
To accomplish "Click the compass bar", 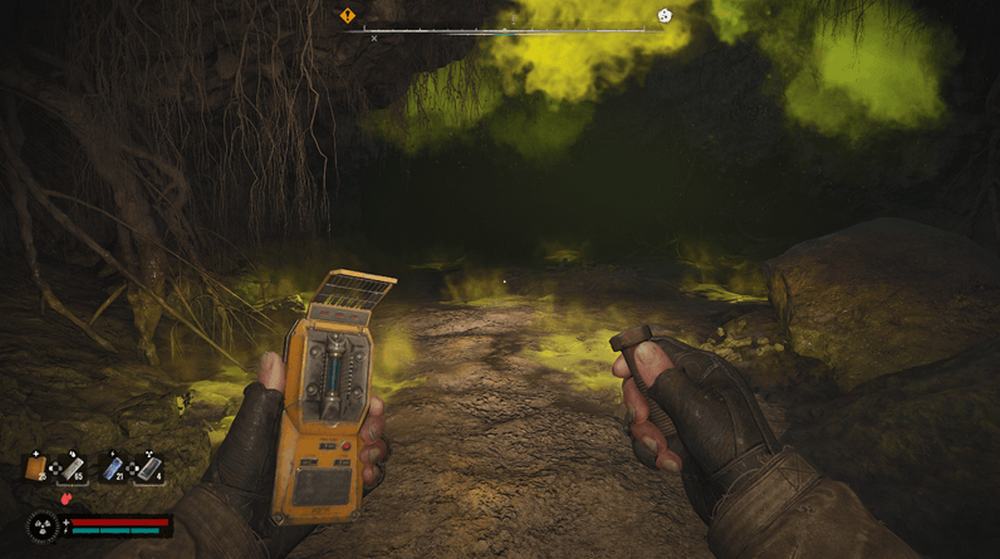I will [x=505, y=31].
